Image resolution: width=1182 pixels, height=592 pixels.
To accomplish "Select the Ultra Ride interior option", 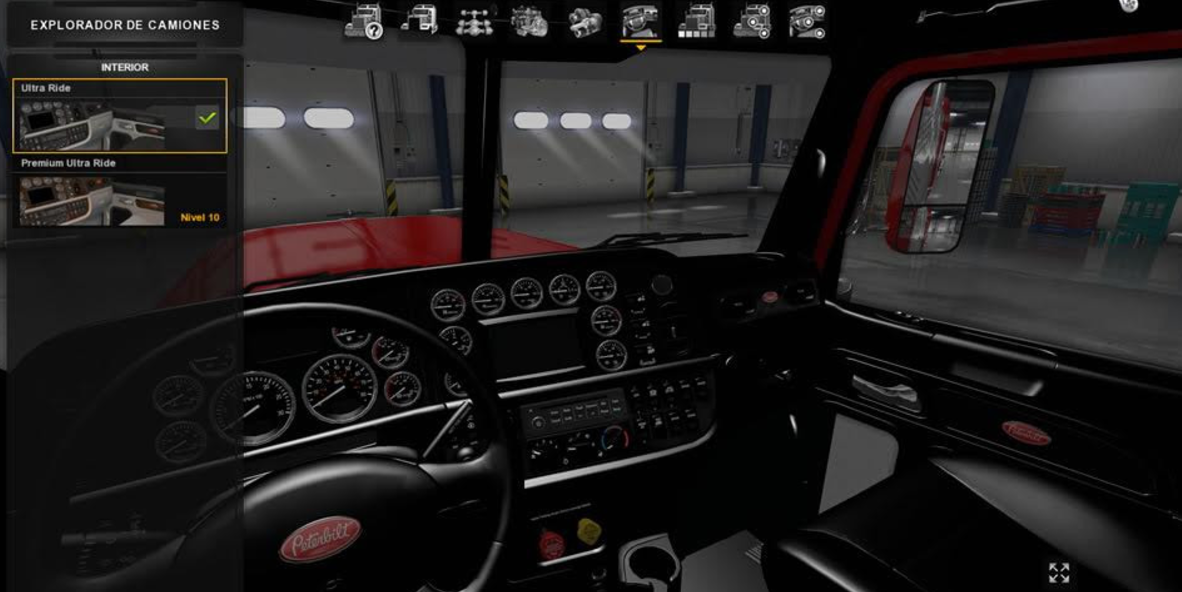I will (119, 116).
